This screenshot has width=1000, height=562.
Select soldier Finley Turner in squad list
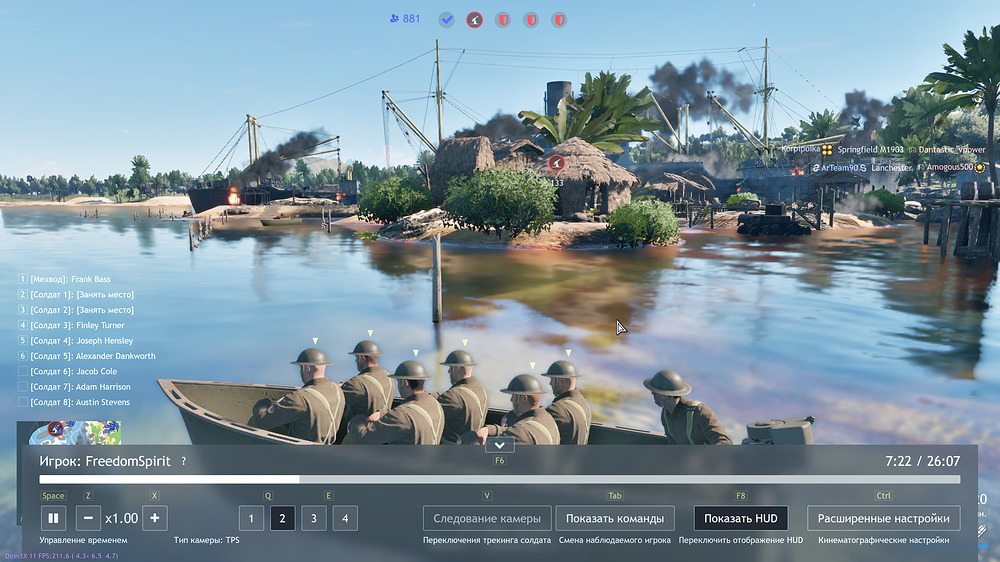[77, 325]
